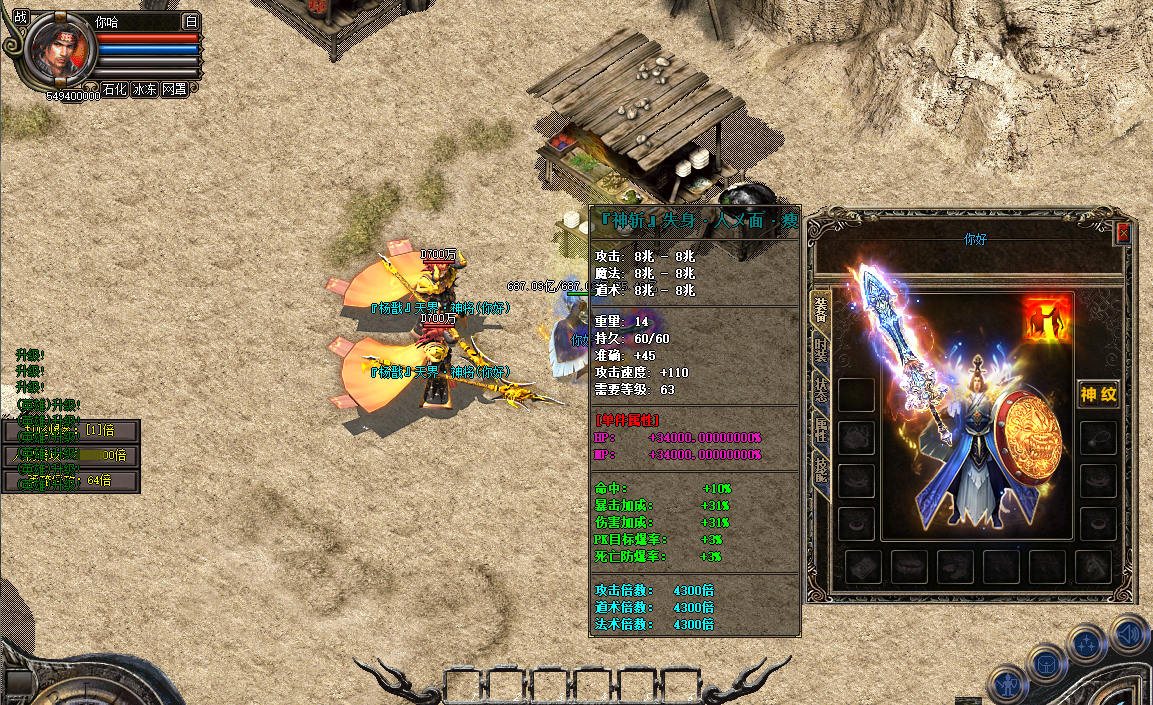The image size is (1153, 705).
Task: Activate the 网罩 net cover button
Action: [174, 89]
